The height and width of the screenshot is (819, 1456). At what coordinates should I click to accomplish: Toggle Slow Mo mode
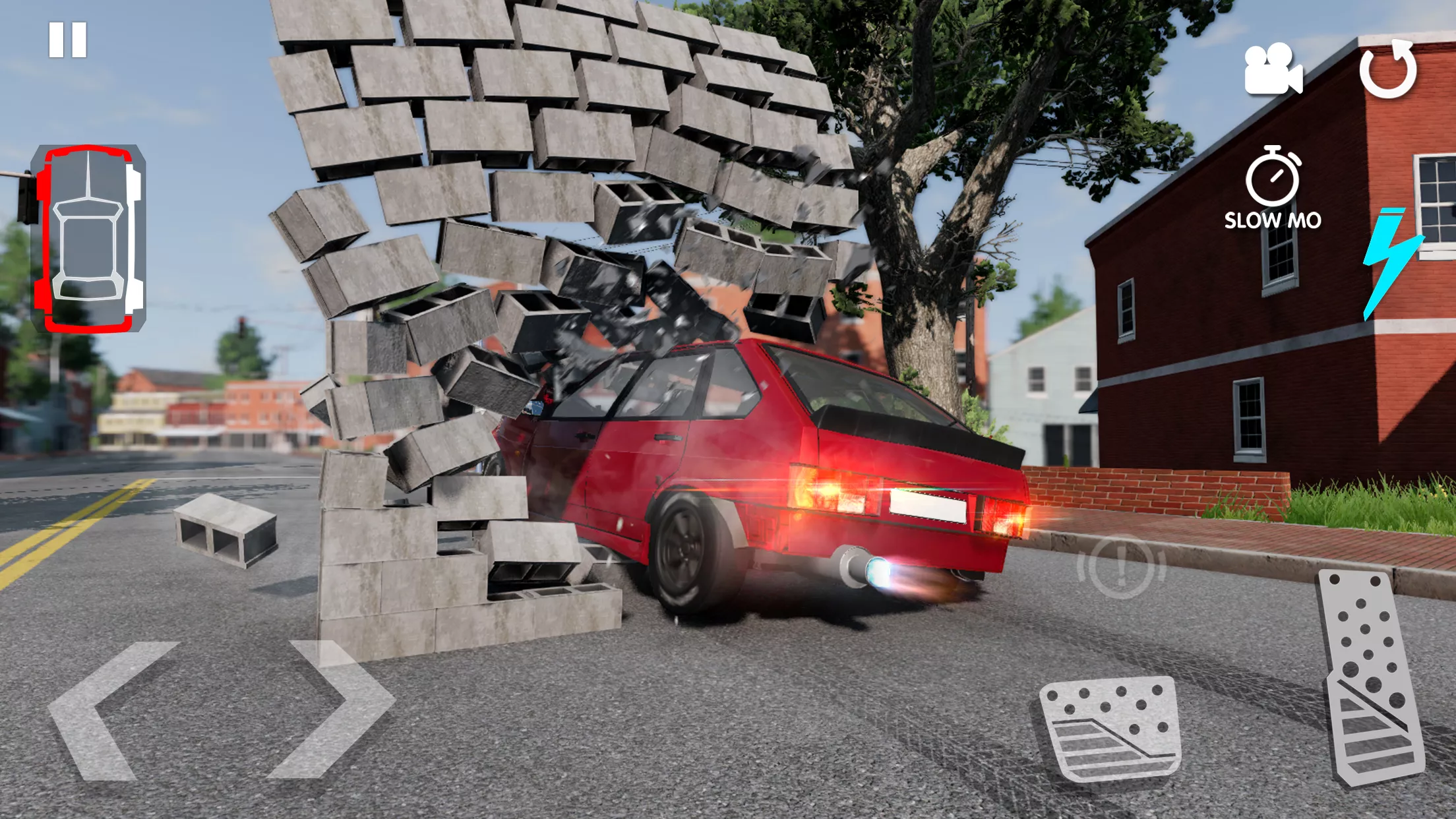point(1273,189)
